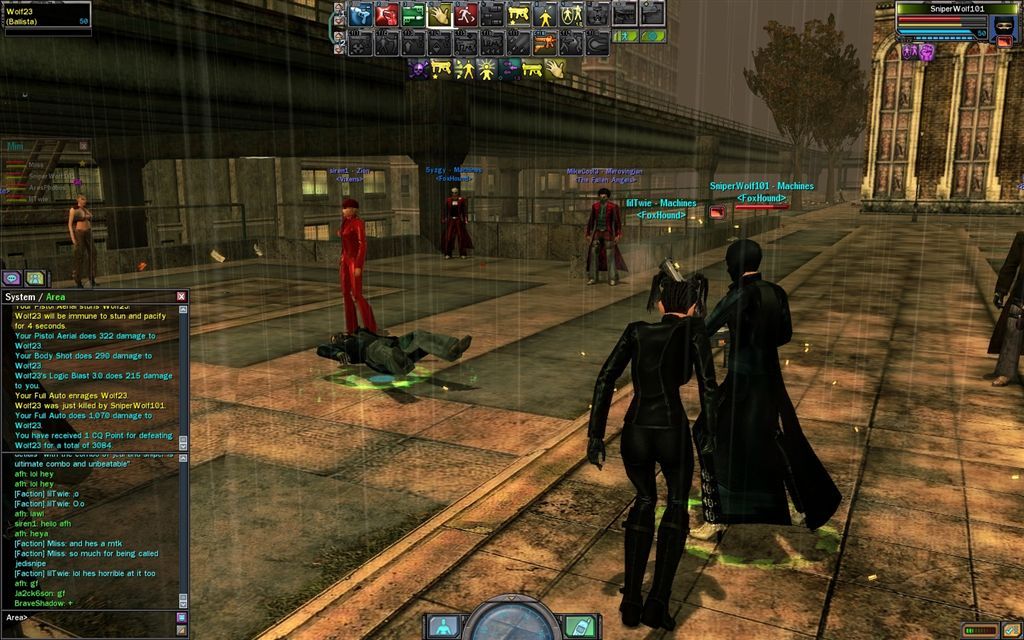
Task: Click the chat bubble icon above the chat
Action: tap(12, 278)
